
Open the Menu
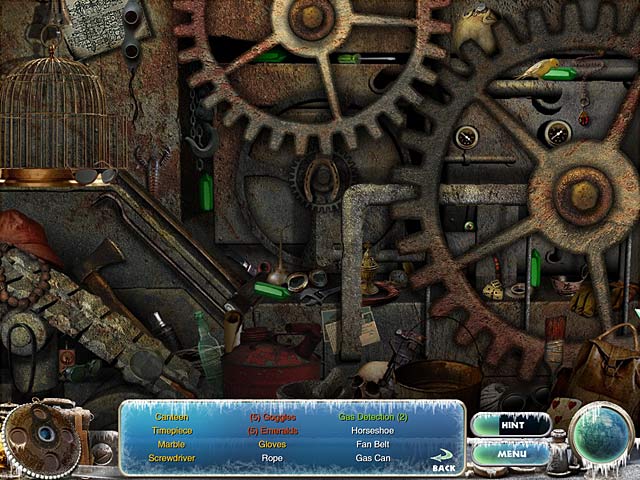(x=510, y=453)
